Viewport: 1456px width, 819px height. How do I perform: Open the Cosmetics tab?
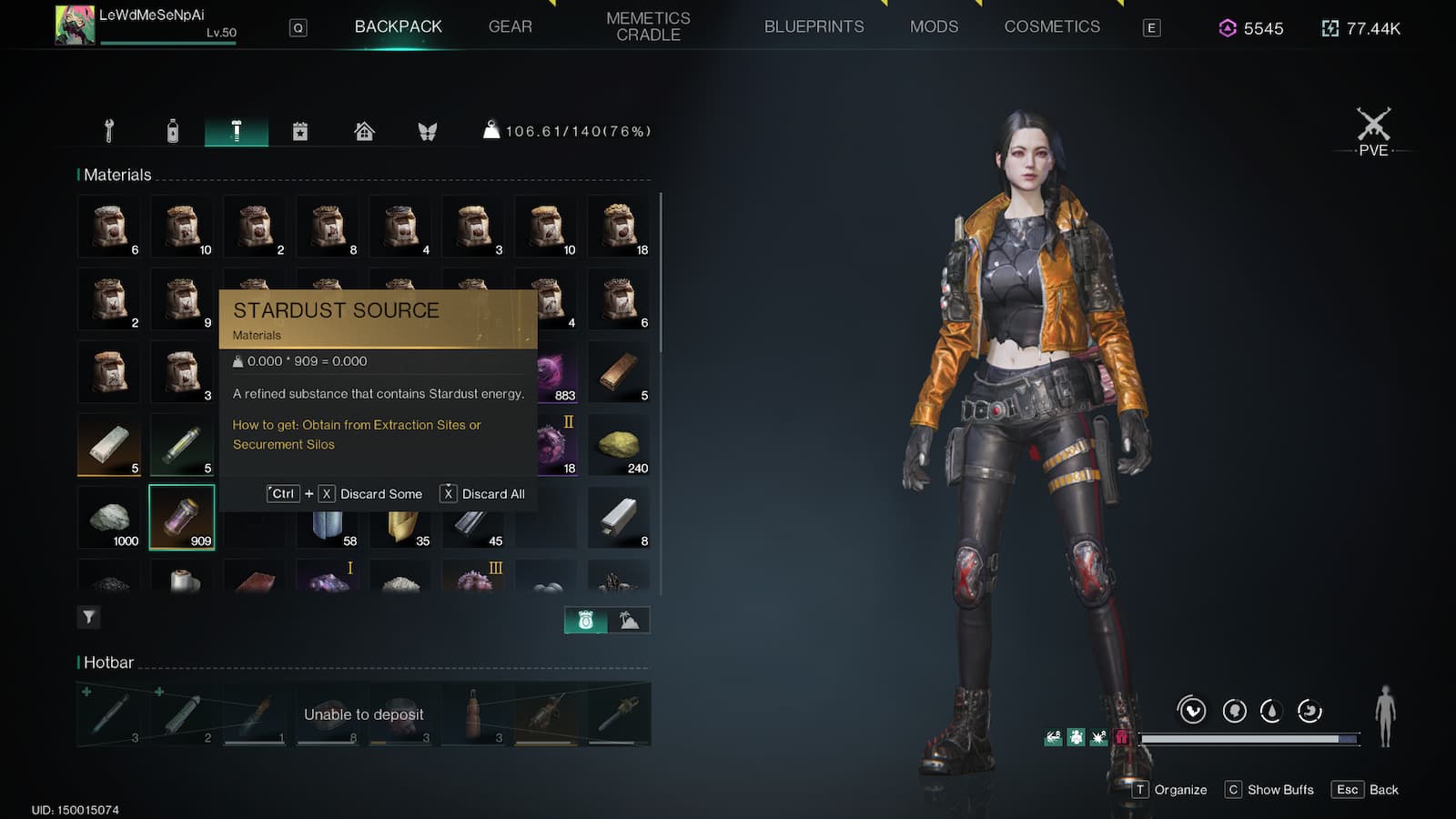1052,27
